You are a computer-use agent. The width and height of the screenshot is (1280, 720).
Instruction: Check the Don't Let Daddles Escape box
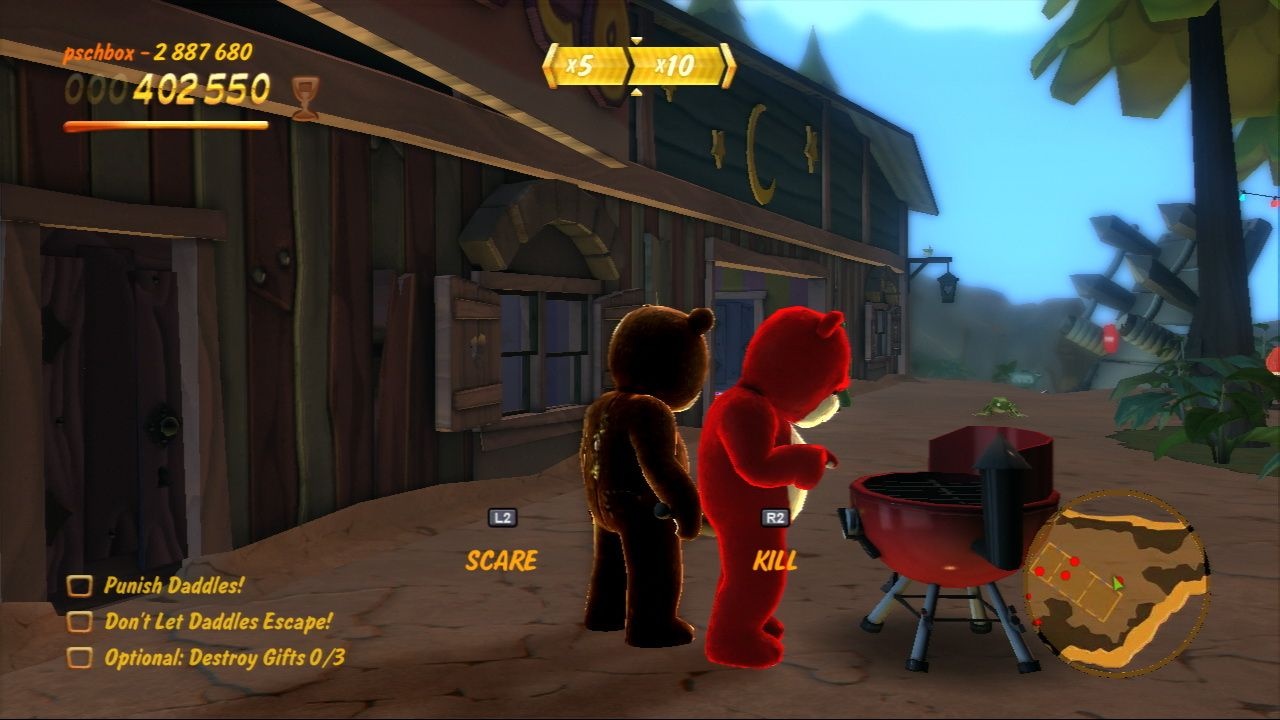click(80, 619)
